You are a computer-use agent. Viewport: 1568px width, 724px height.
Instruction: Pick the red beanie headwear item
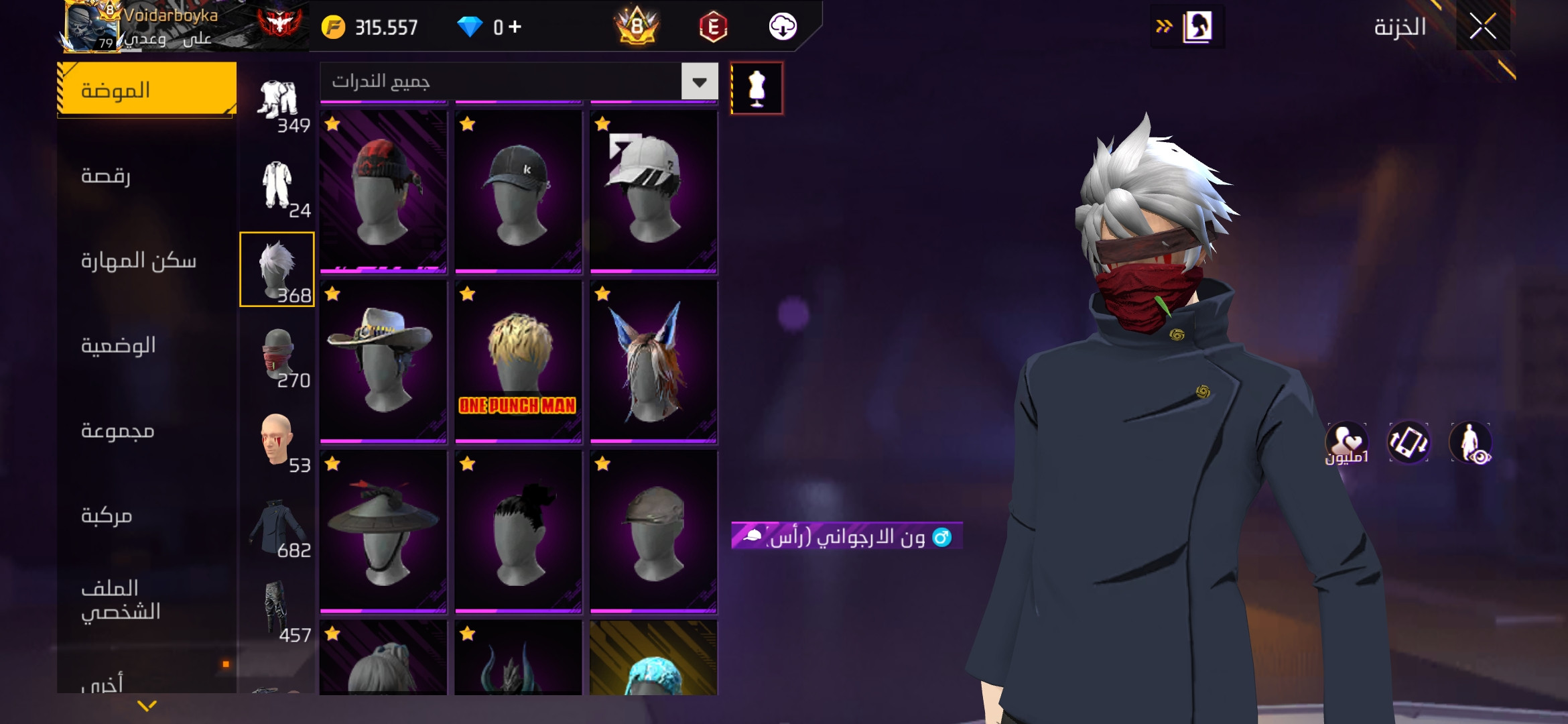(x=383, y=192)
